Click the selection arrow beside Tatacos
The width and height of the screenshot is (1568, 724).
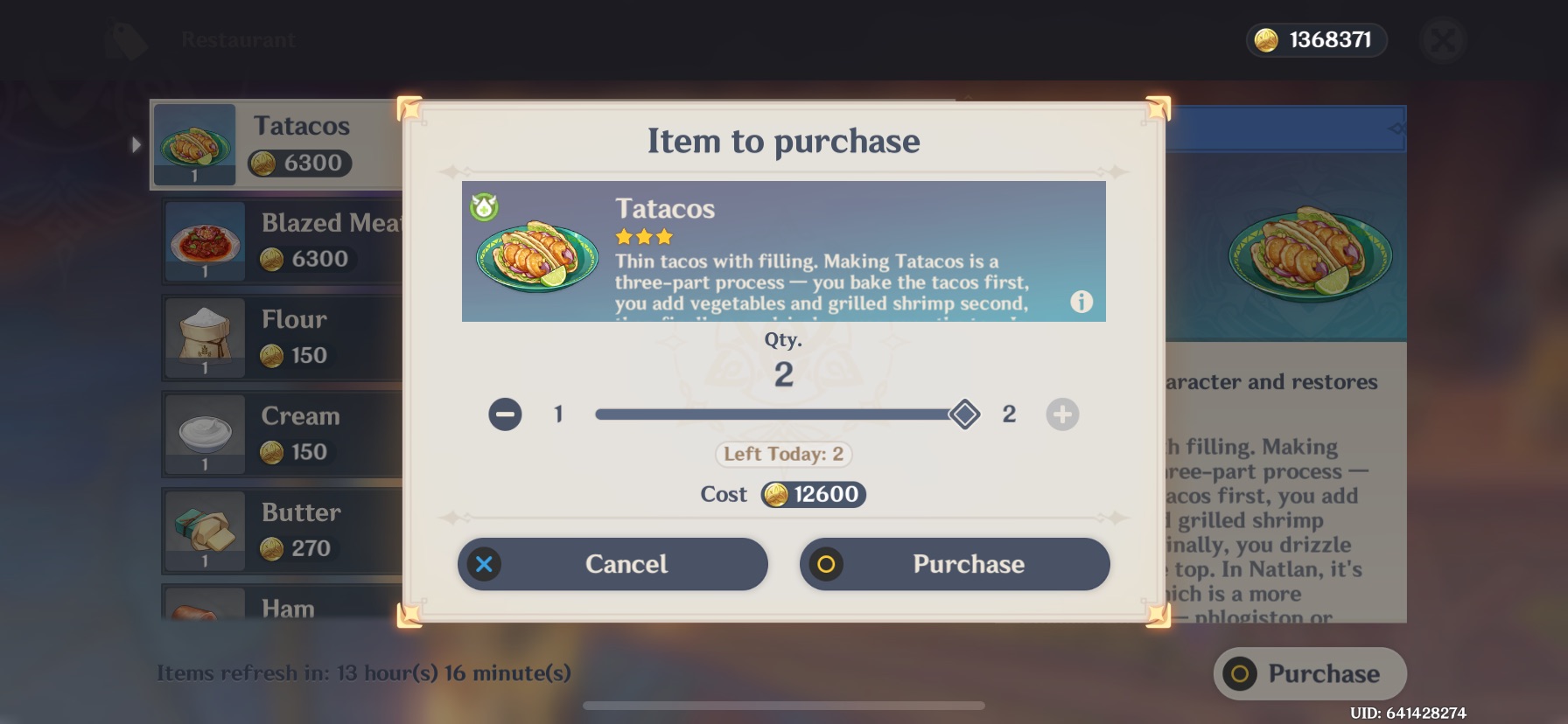(x=137, y=145)
